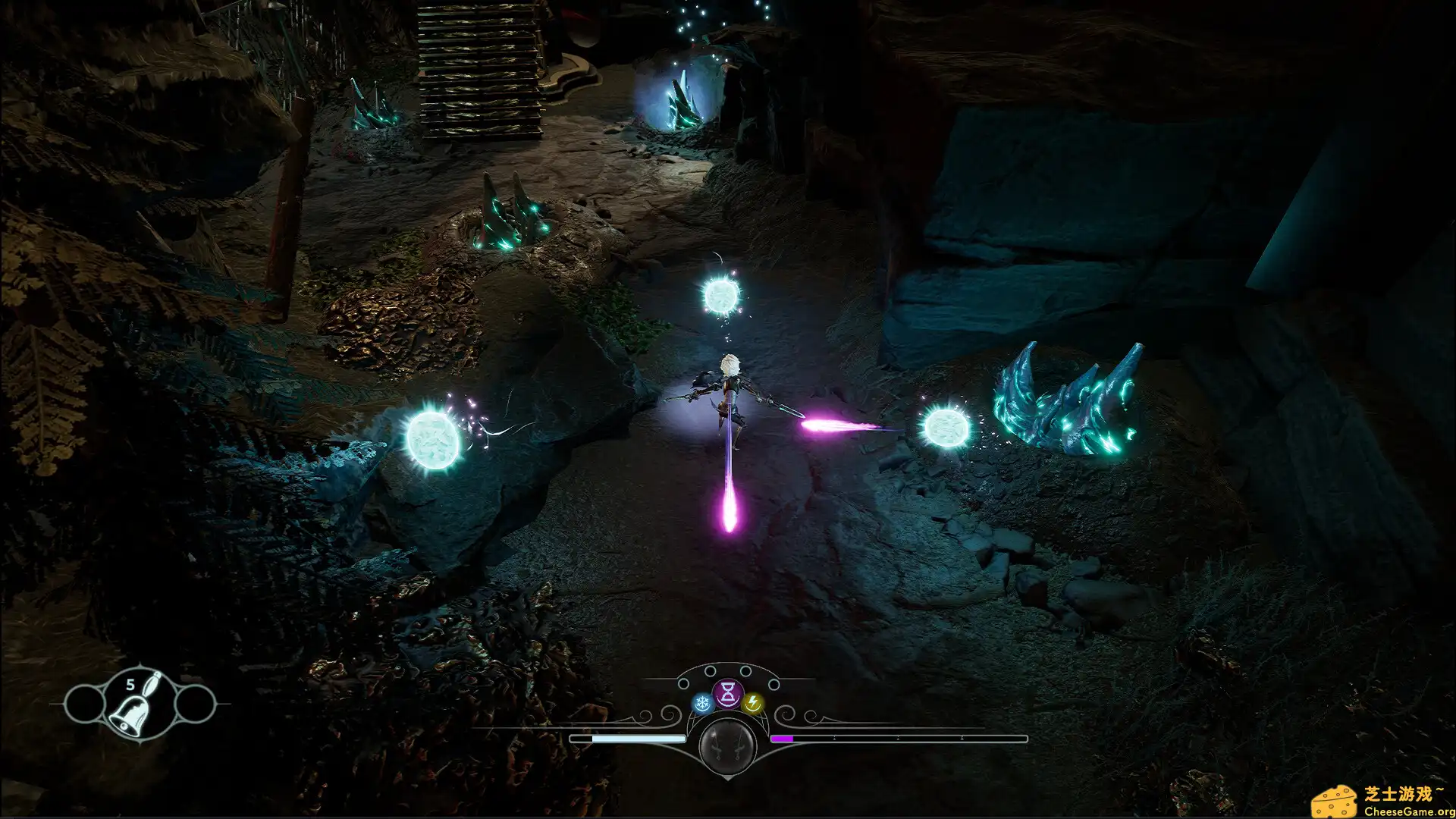Click the crossed swords weapon emblem
Viewport: 1456px width, 819px height.
[727, 747]
